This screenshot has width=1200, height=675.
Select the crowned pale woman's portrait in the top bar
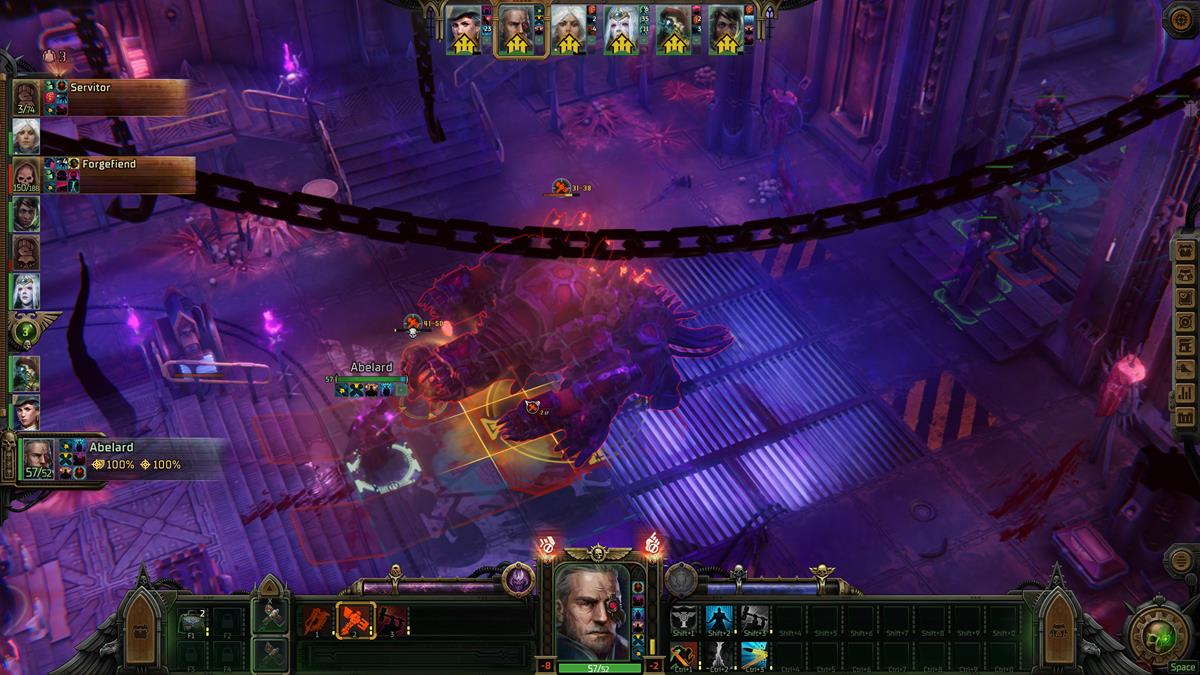tap(621, 30)
